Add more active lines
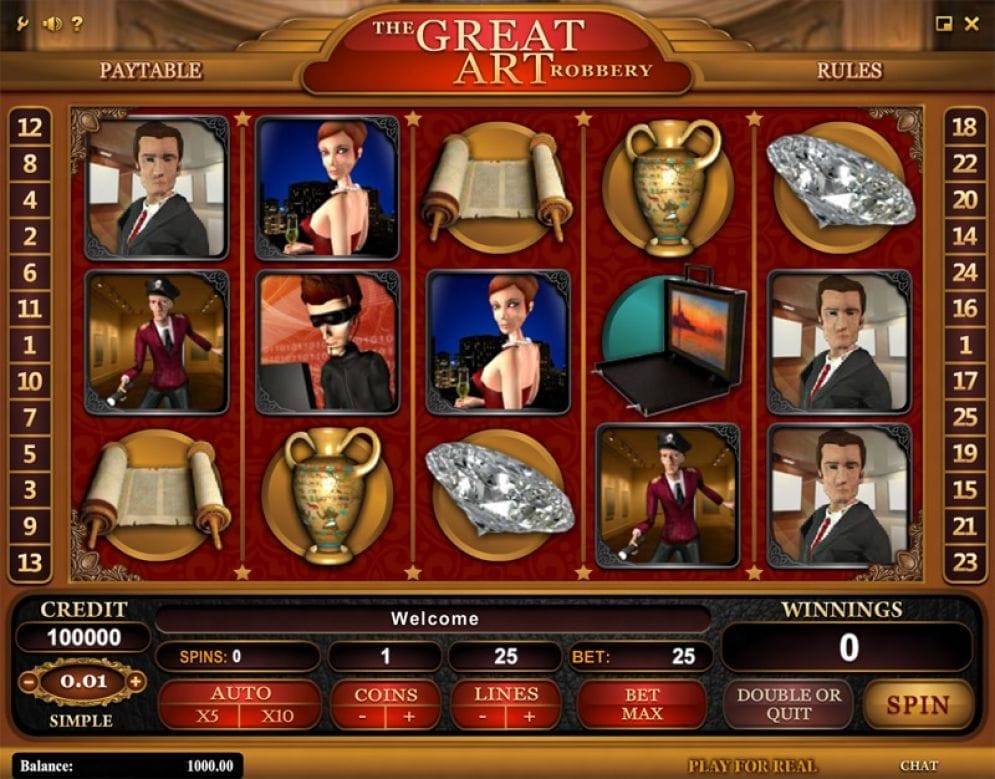This screenshot has height=779, width=995. click(x=529, y=716)
